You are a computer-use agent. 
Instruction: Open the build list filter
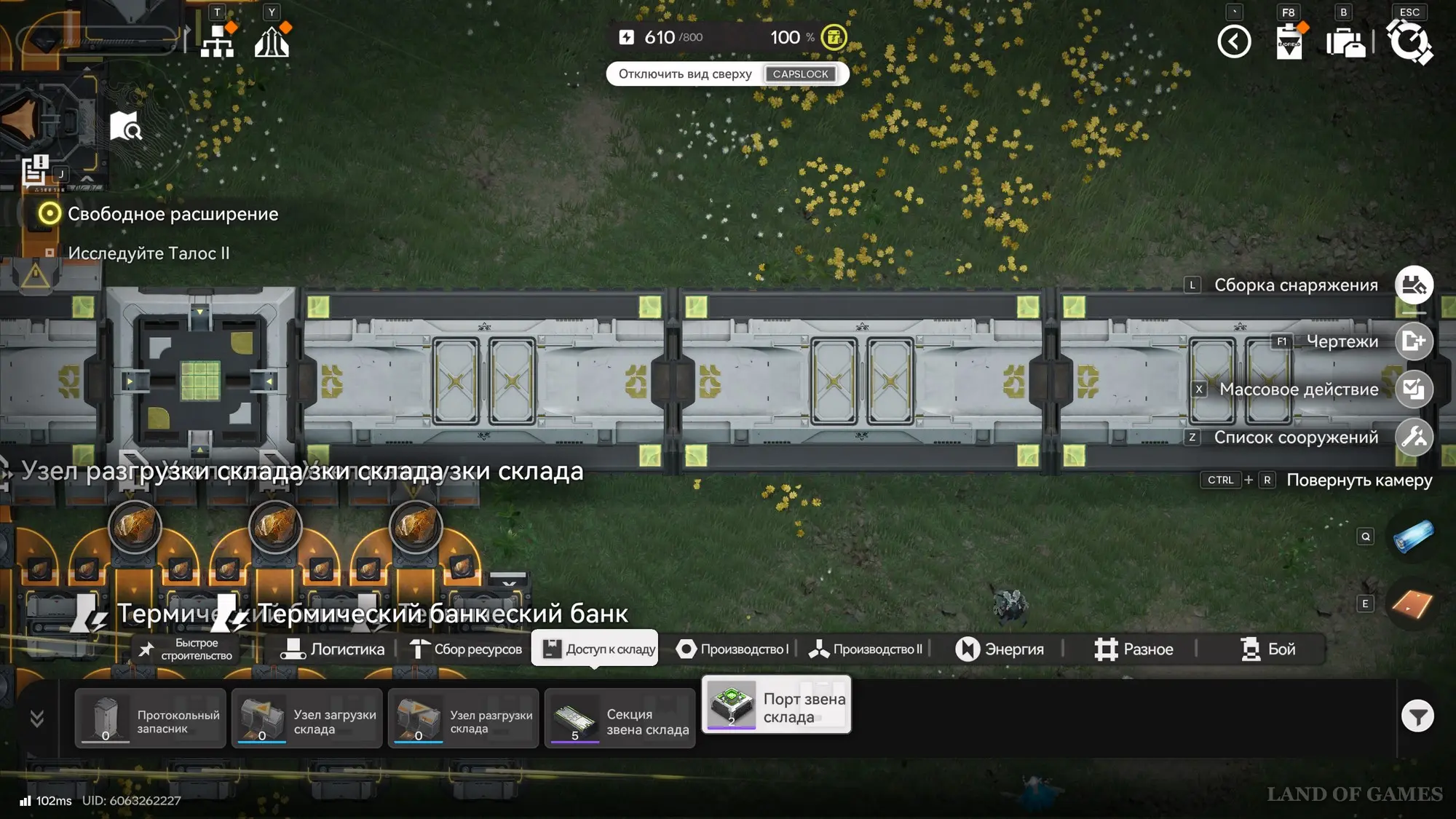[1417, 717]
